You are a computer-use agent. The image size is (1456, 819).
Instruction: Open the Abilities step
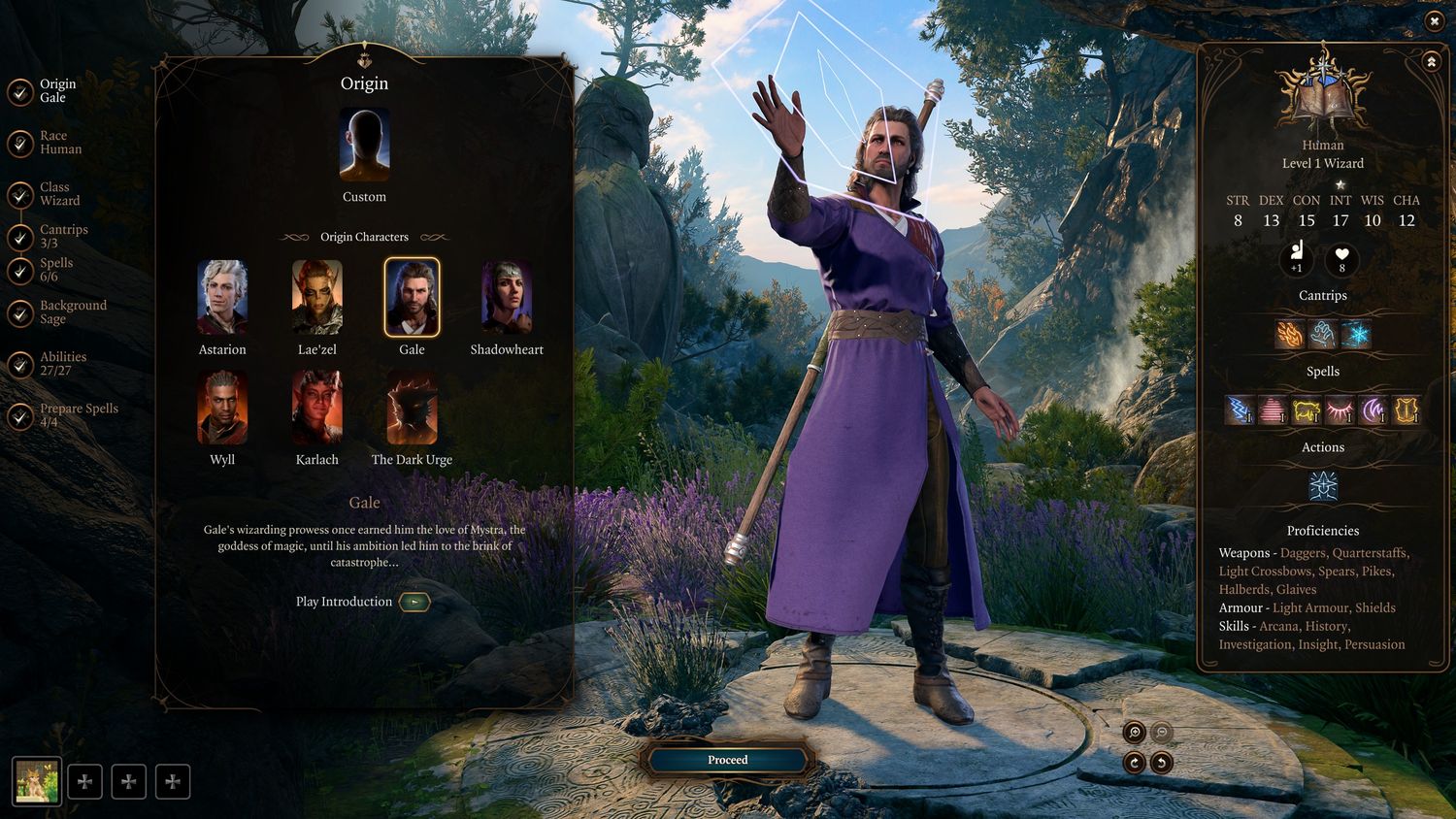pos(61,364)
